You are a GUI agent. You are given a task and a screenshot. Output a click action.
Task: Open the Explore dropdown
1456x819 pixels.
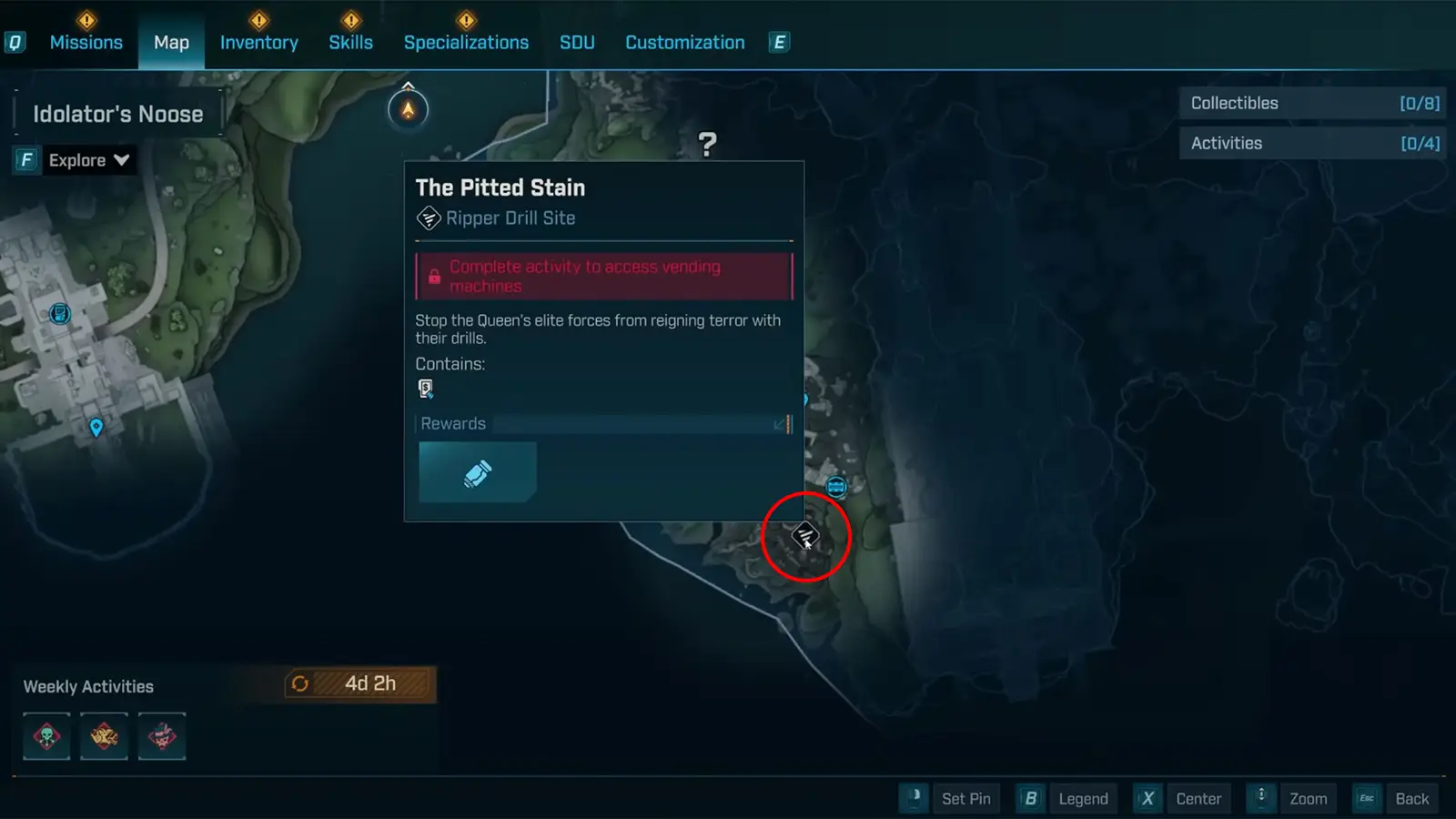[x=88, y=160]
